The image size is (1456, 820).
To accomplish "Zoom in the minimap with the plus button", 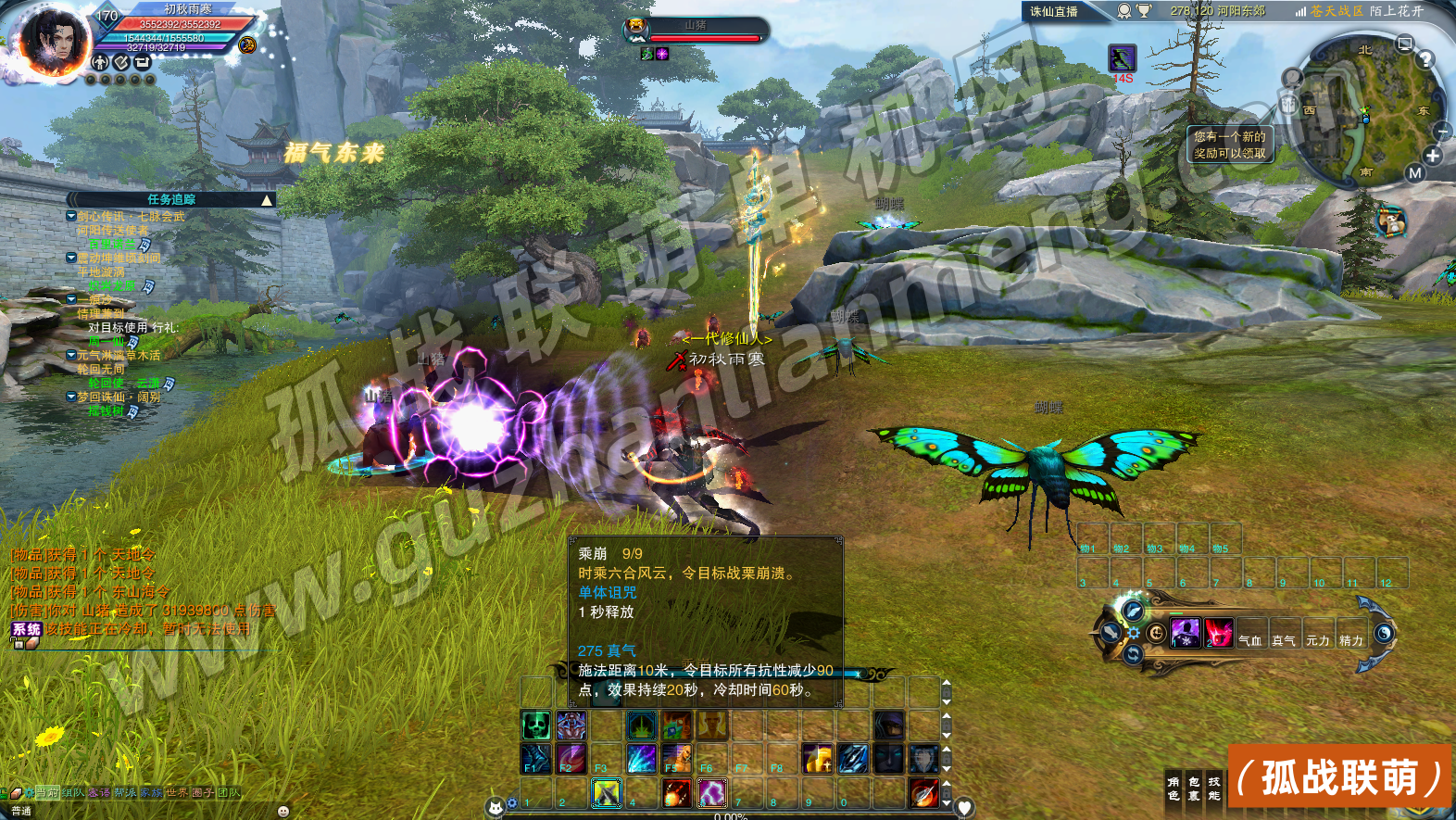I will point(1433,156).
